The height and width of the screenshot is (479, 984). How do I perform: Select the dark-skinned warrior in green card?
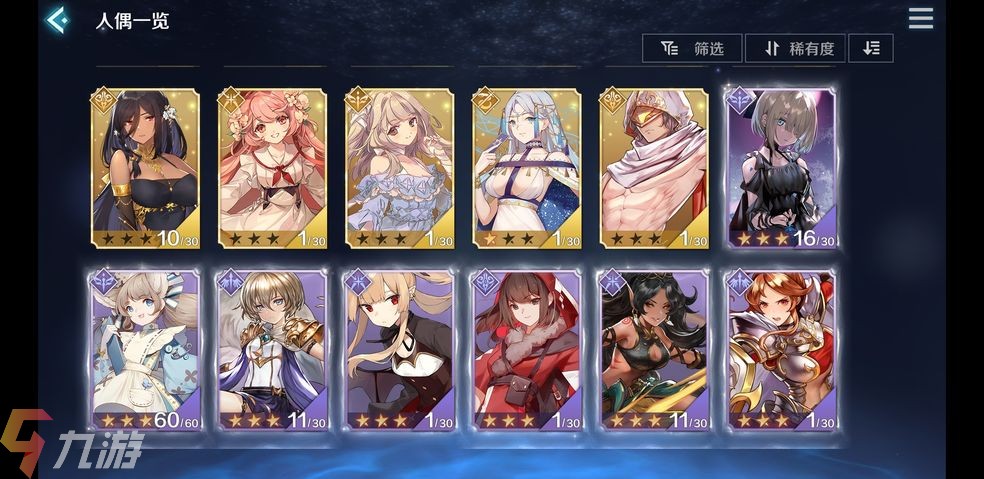pyautogui.click(x=654, y=350)
